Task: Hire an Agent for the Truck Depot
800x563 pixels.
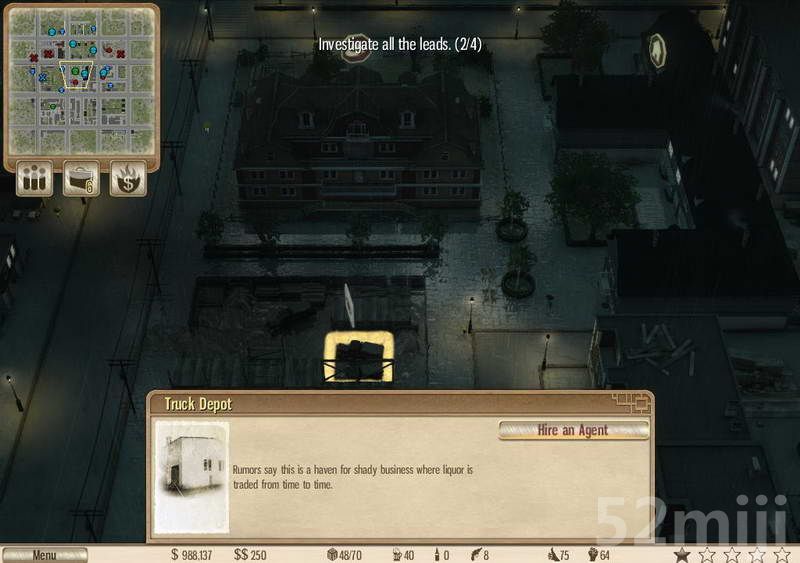Action: 573,430
